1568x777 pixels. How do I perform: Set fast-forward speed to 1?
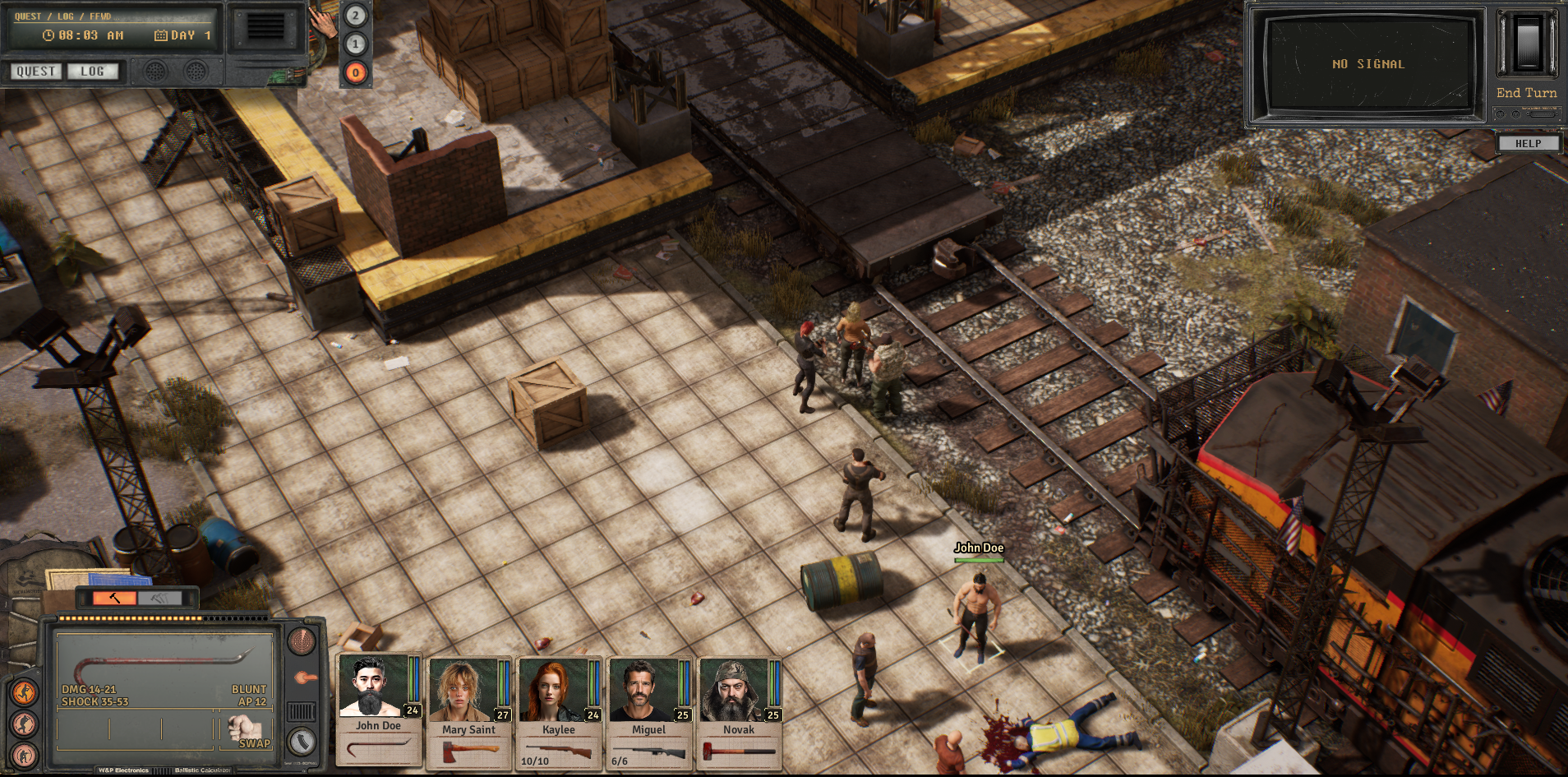(x=355, y=44)
